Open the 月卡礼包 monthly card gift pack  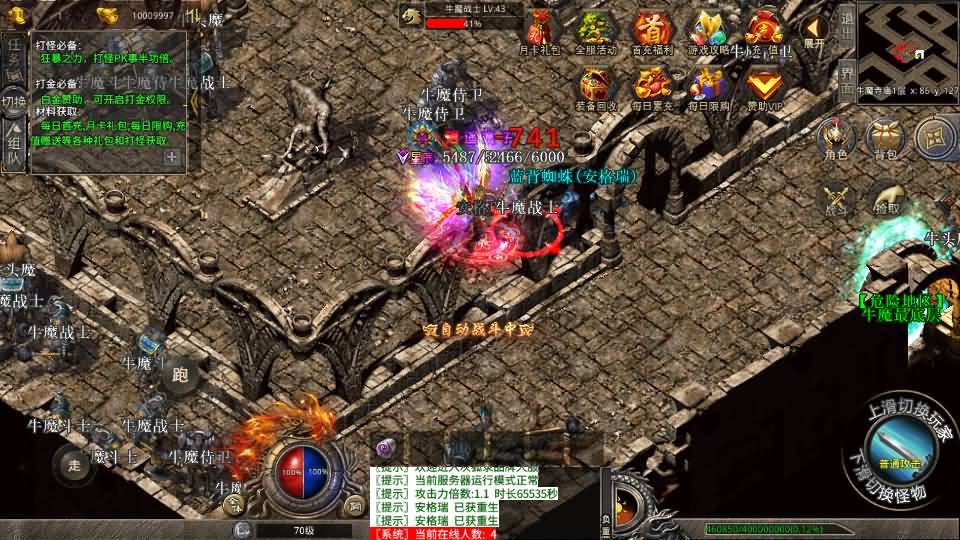tap(541, 30)
